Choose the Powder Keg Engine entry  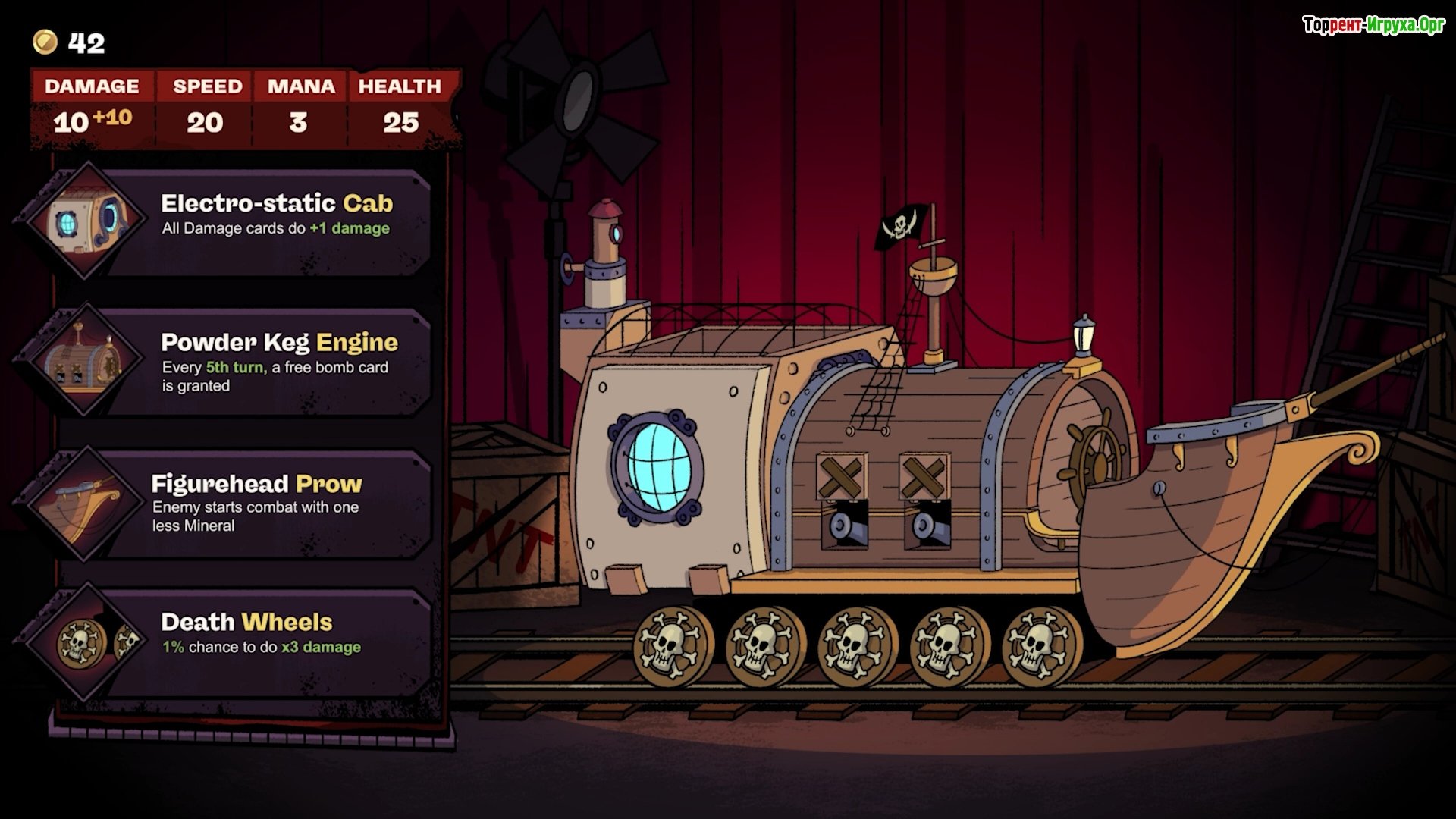pos(281,362)
